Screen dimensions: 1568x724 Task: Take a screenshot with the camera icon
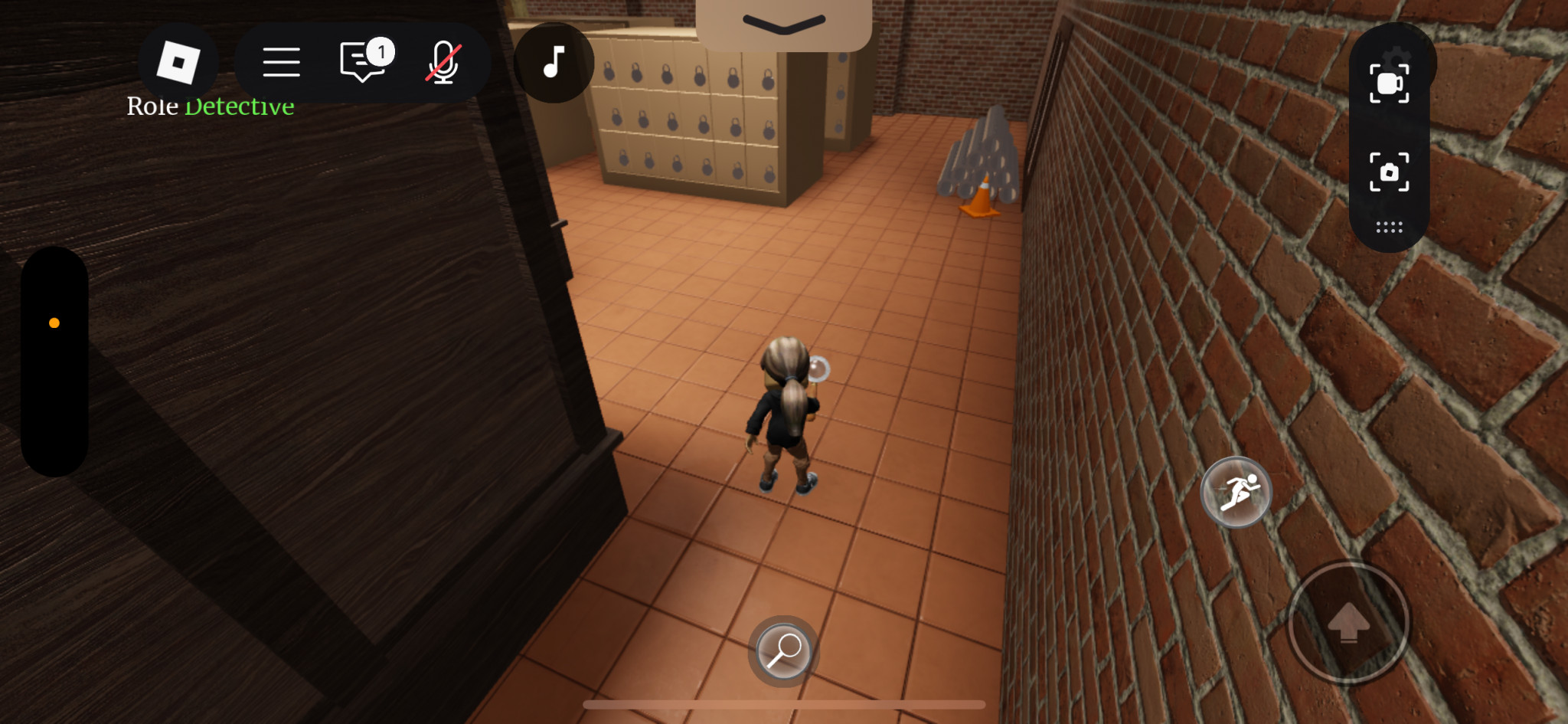tap(1389, 172)
